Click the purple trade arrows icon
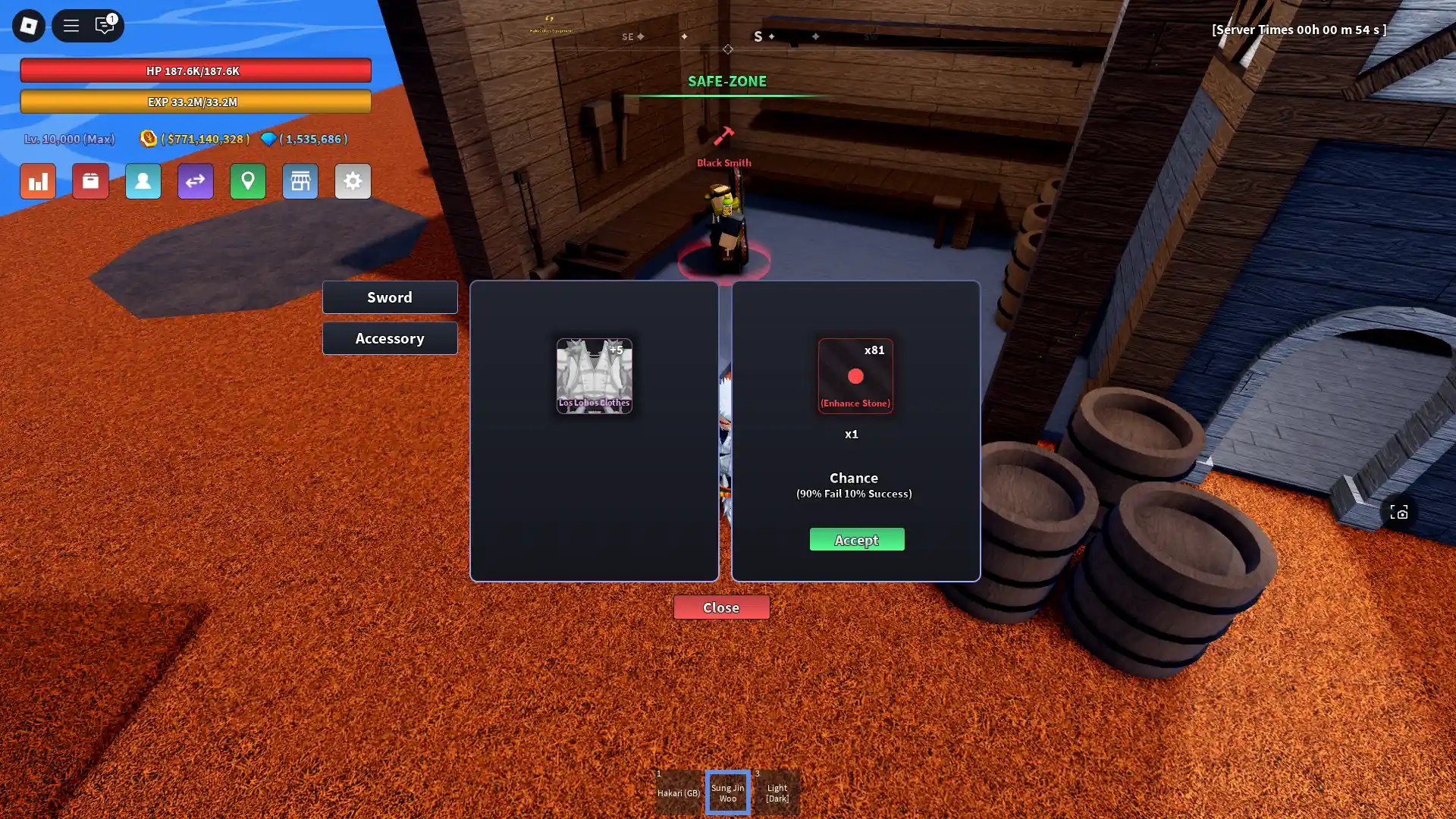Screen dimensions: 1456x819 coord(195,181)
